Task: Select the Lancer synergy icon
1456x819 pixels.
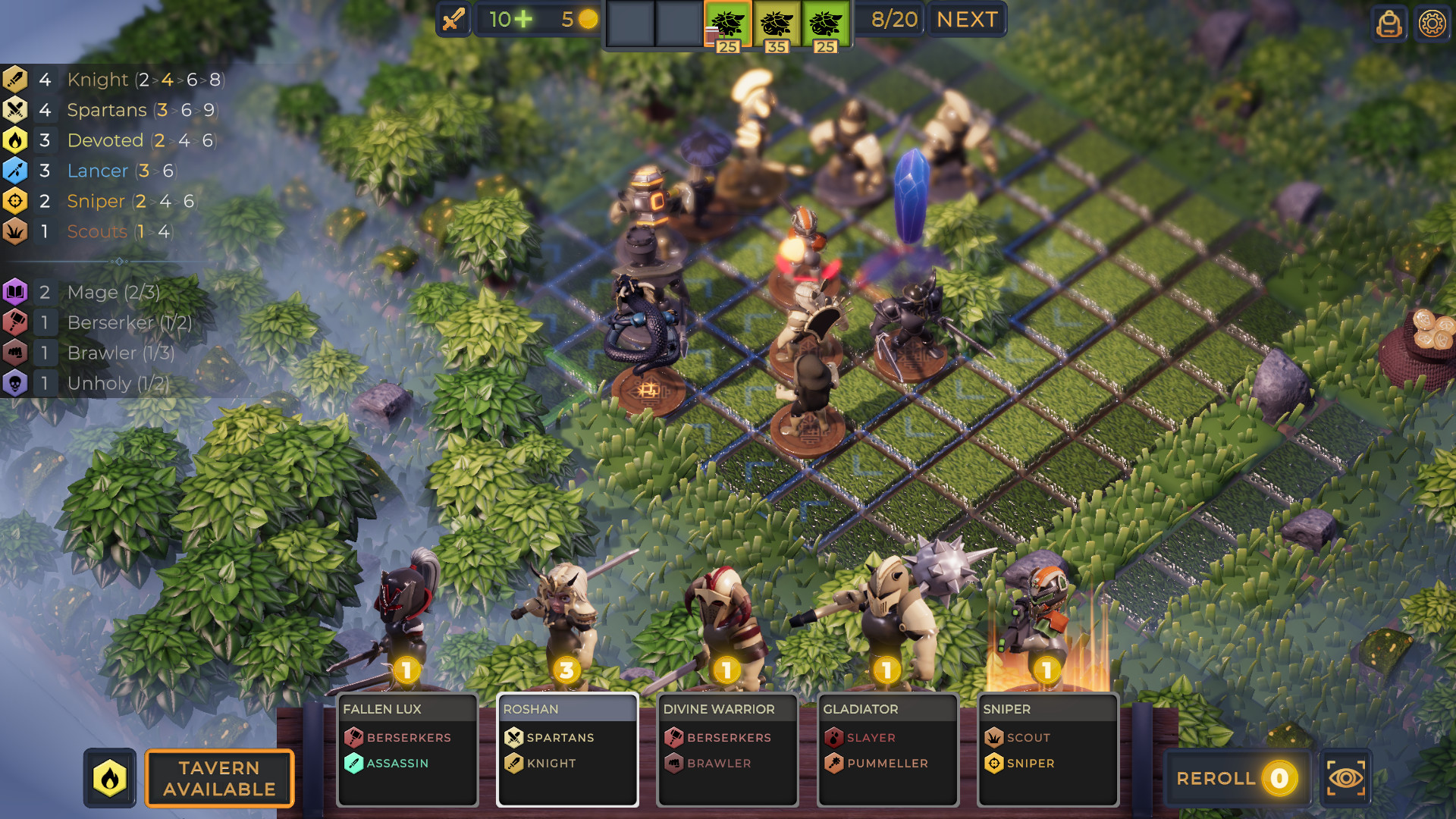Action: tap(17, 170)
